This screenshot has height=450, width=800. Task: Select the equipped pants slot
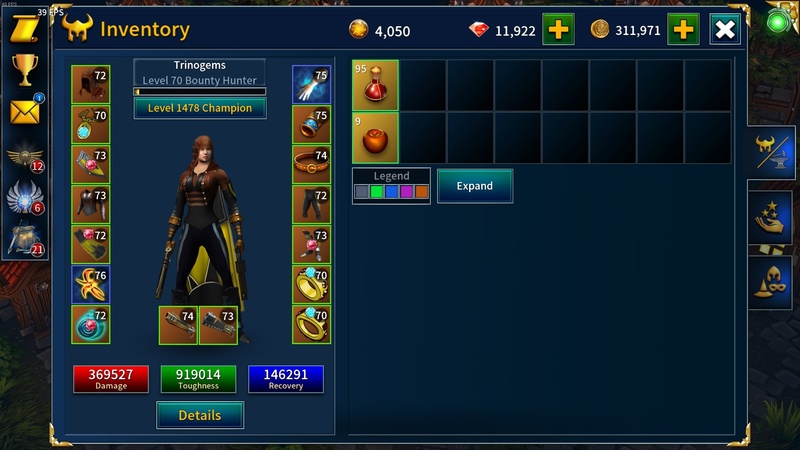[x=311, y=205]
